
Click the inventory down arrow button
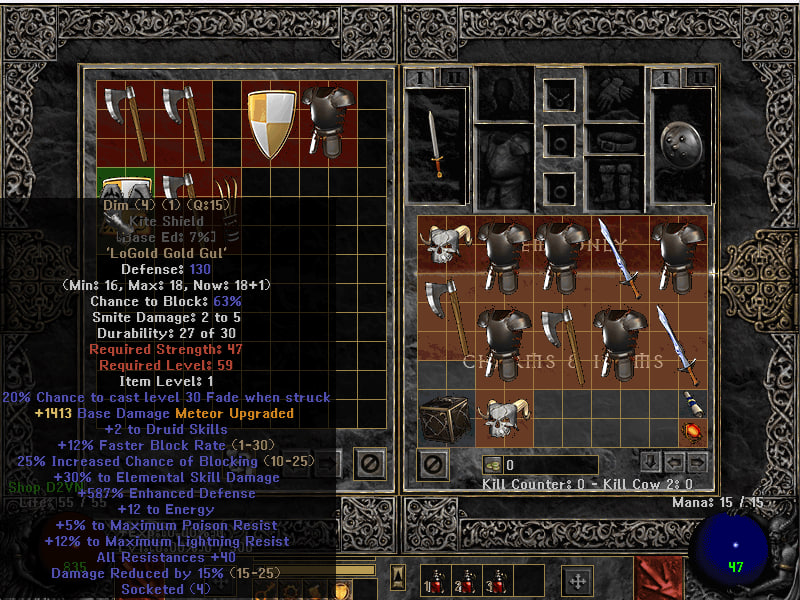click(x=650, y=463)
